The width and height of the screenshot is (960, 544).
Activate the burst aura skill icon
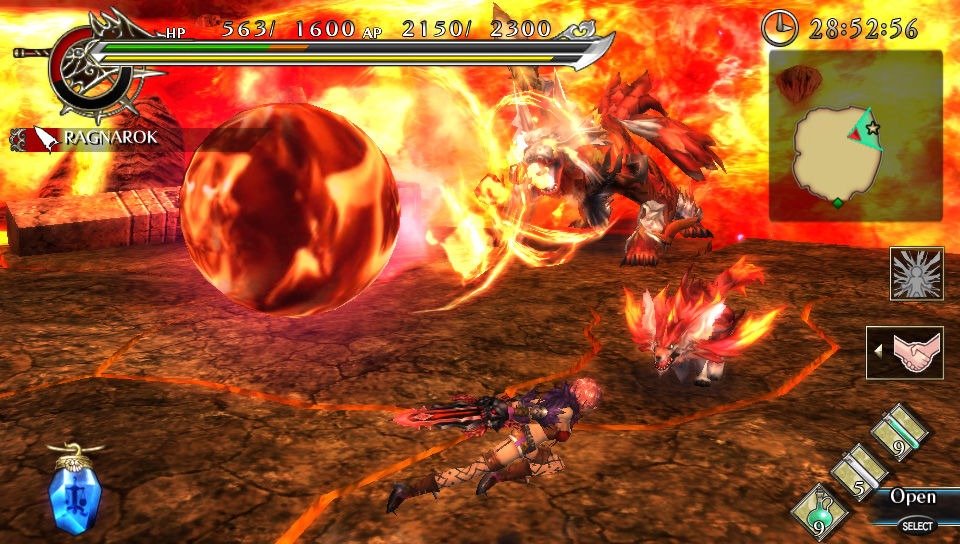point(916,274)
